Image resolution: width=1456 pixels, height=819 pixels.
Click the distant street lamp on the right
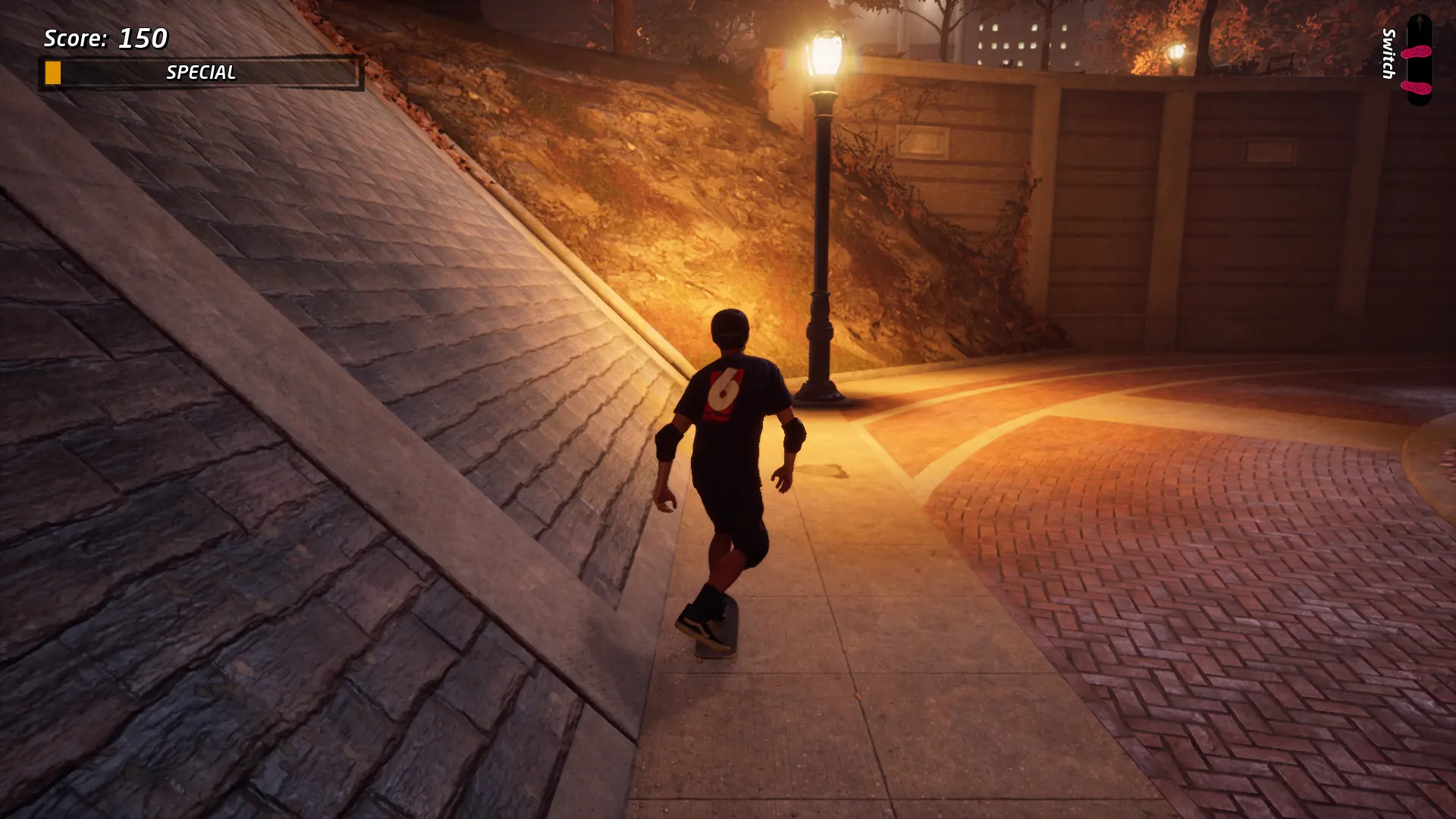click(x=1177, y=53)
